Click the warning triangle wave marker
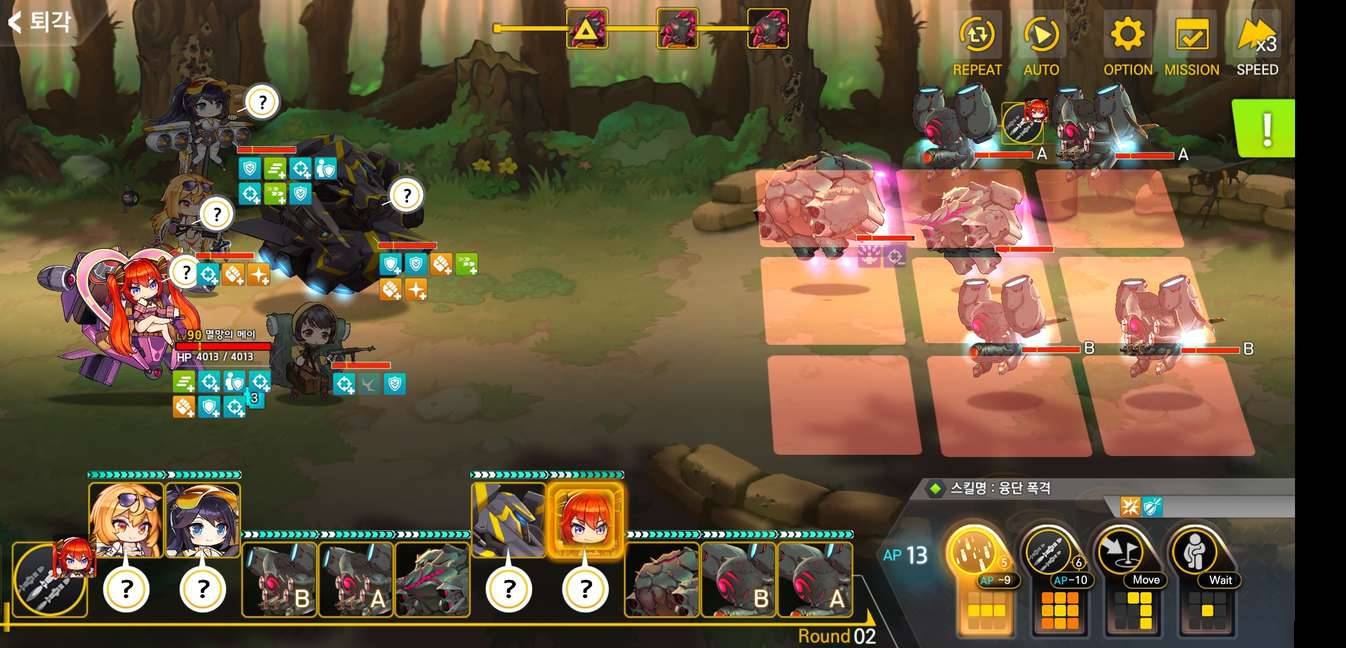This screenshot has width=1346, height=648. 586,29
